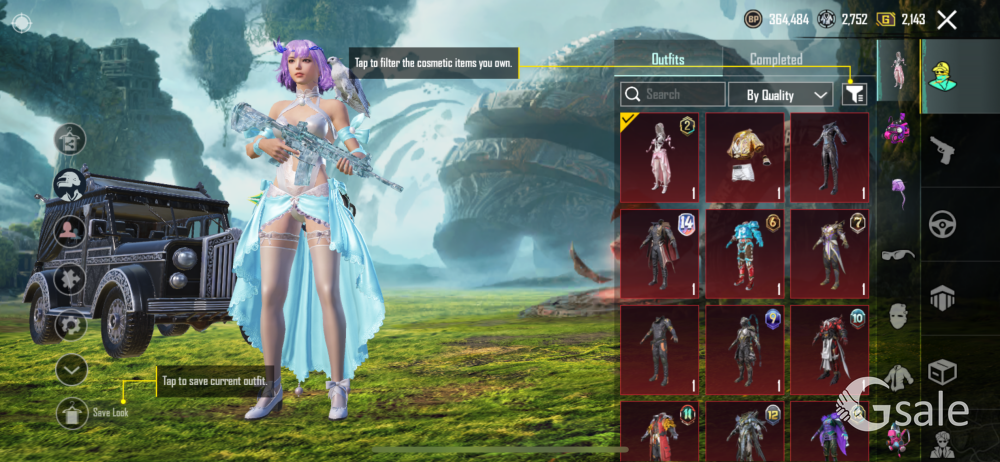Tap the Save Look hanger button
The width and height of the screenshot is (1000, 462).
tap(72, 411)
